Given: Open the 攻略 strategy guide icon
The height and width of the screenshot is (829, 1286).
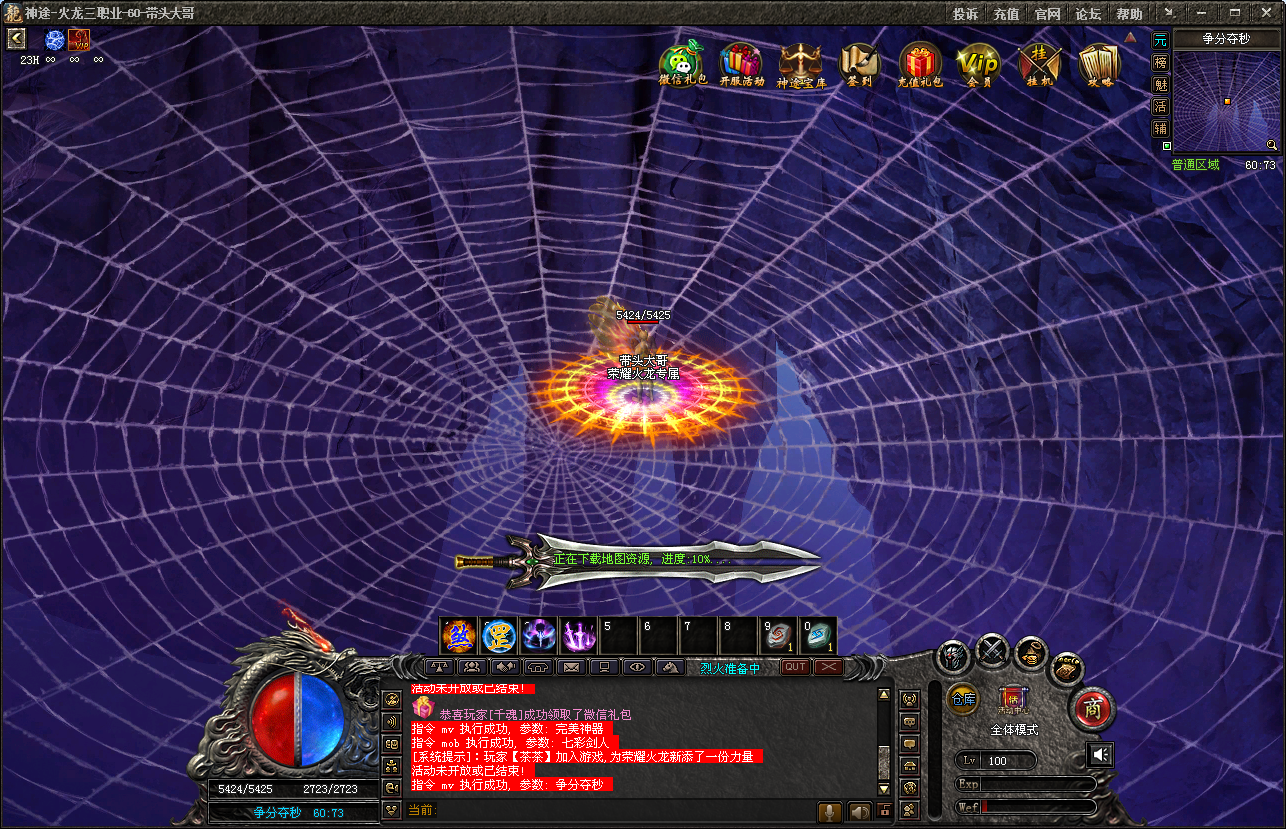Looking at the screenshot, I should pos(1099,64).
